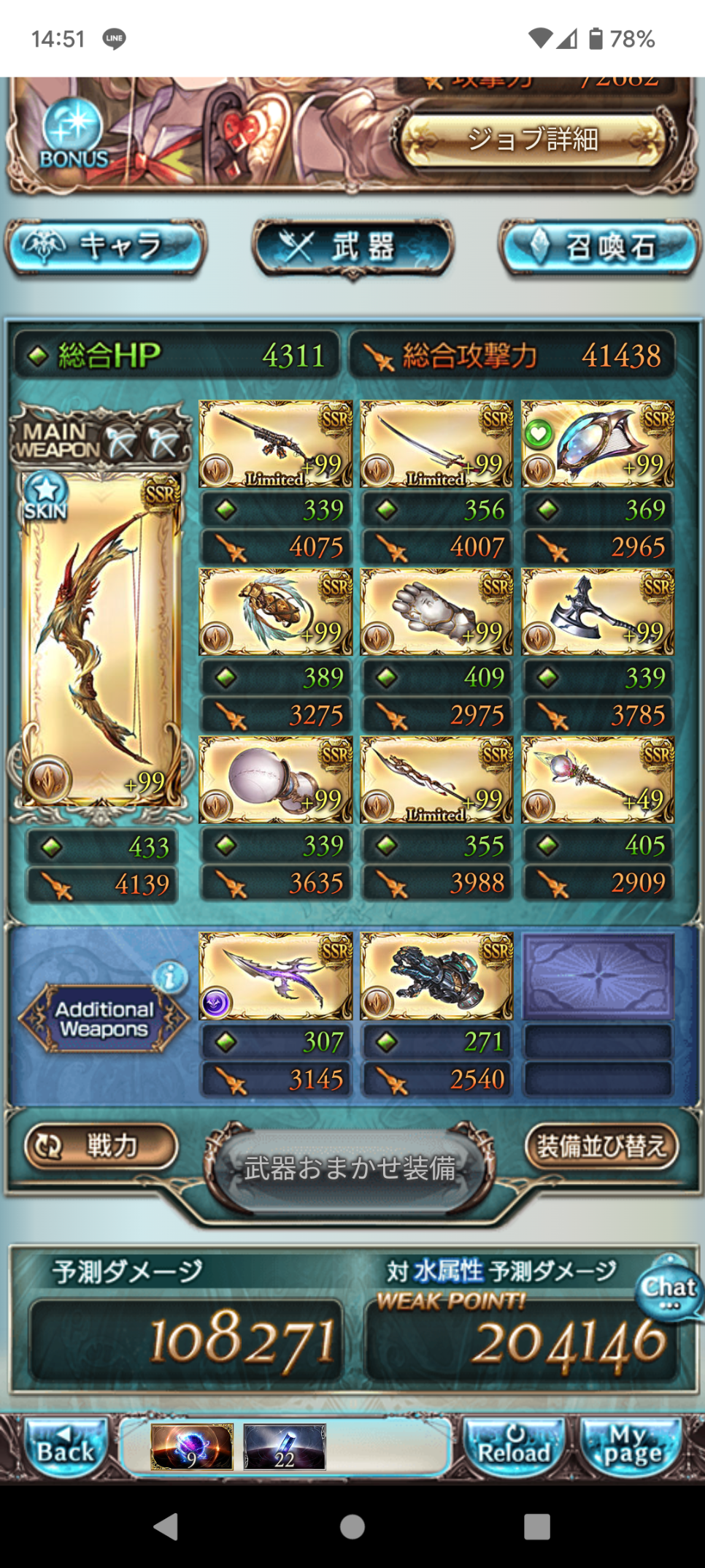705x1568 pixels.
Task: Choose the +49 pink-gem staff slot
Action: click(x=598, y=780)
